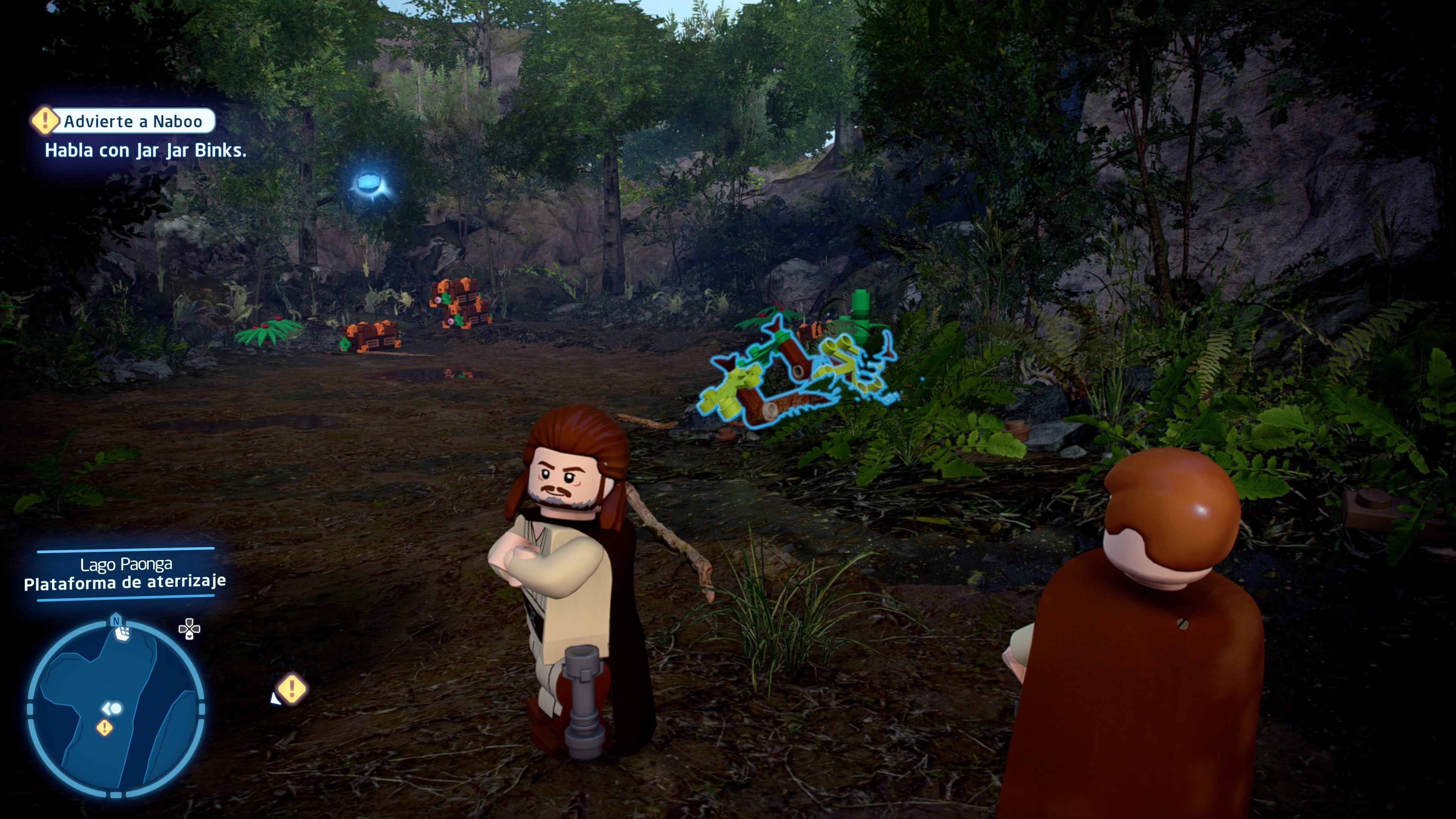Select the "Advierte a Naboo" mission tracker
Viewport: 1456px width, 819px height.
[132, 121]
